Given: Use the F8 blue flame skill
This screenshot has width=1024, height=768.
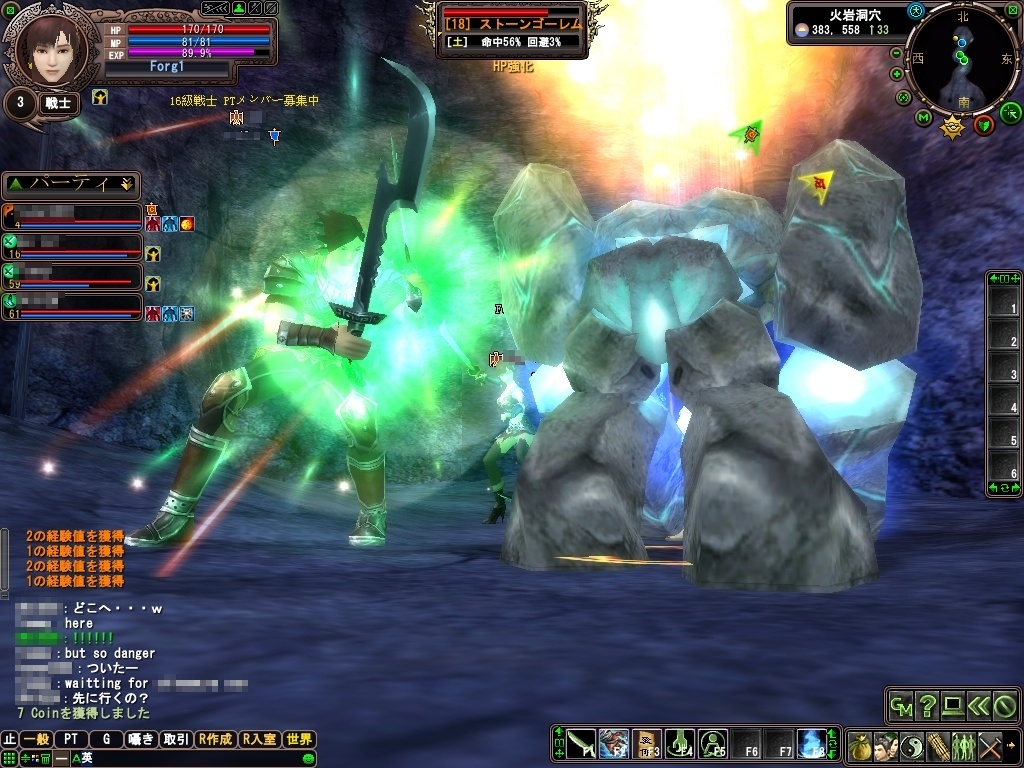Looking at the screenshot, I should coord(812,744).
